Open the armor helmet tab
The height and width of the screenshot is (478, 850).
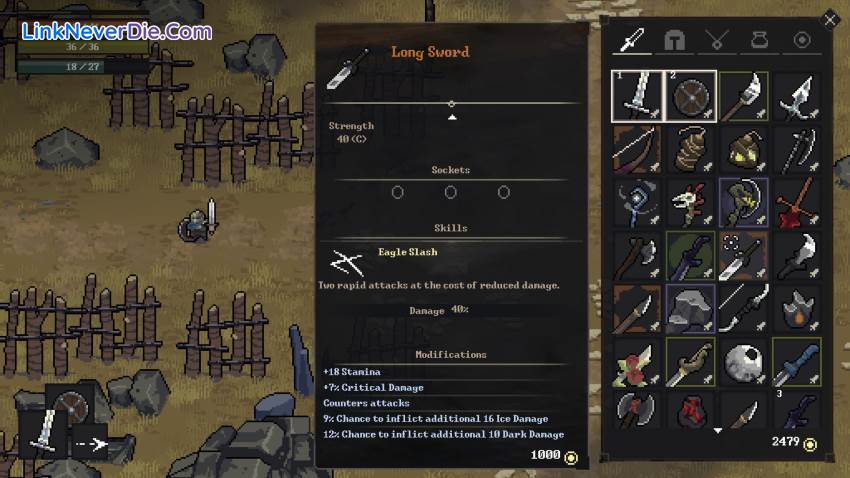(675, 40)
